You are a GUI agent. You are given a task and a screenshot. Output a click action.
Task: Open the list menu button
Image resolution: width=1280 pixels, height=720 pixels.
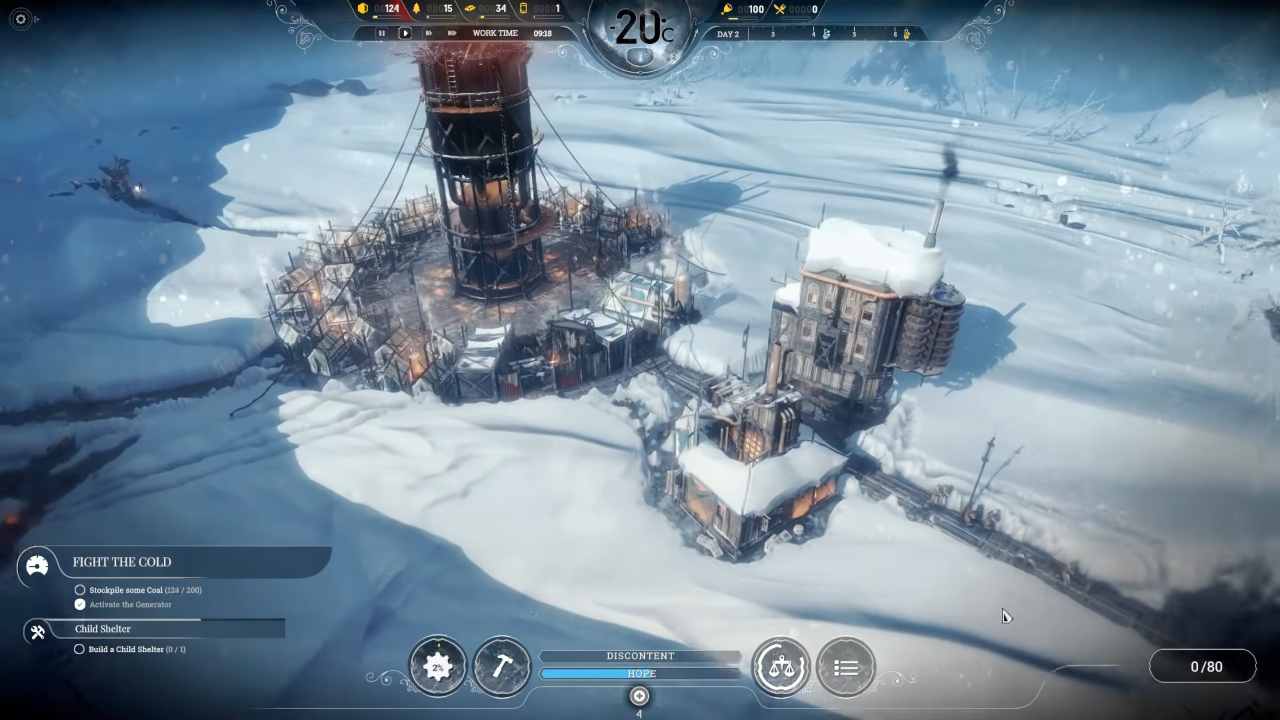(846, 666)
